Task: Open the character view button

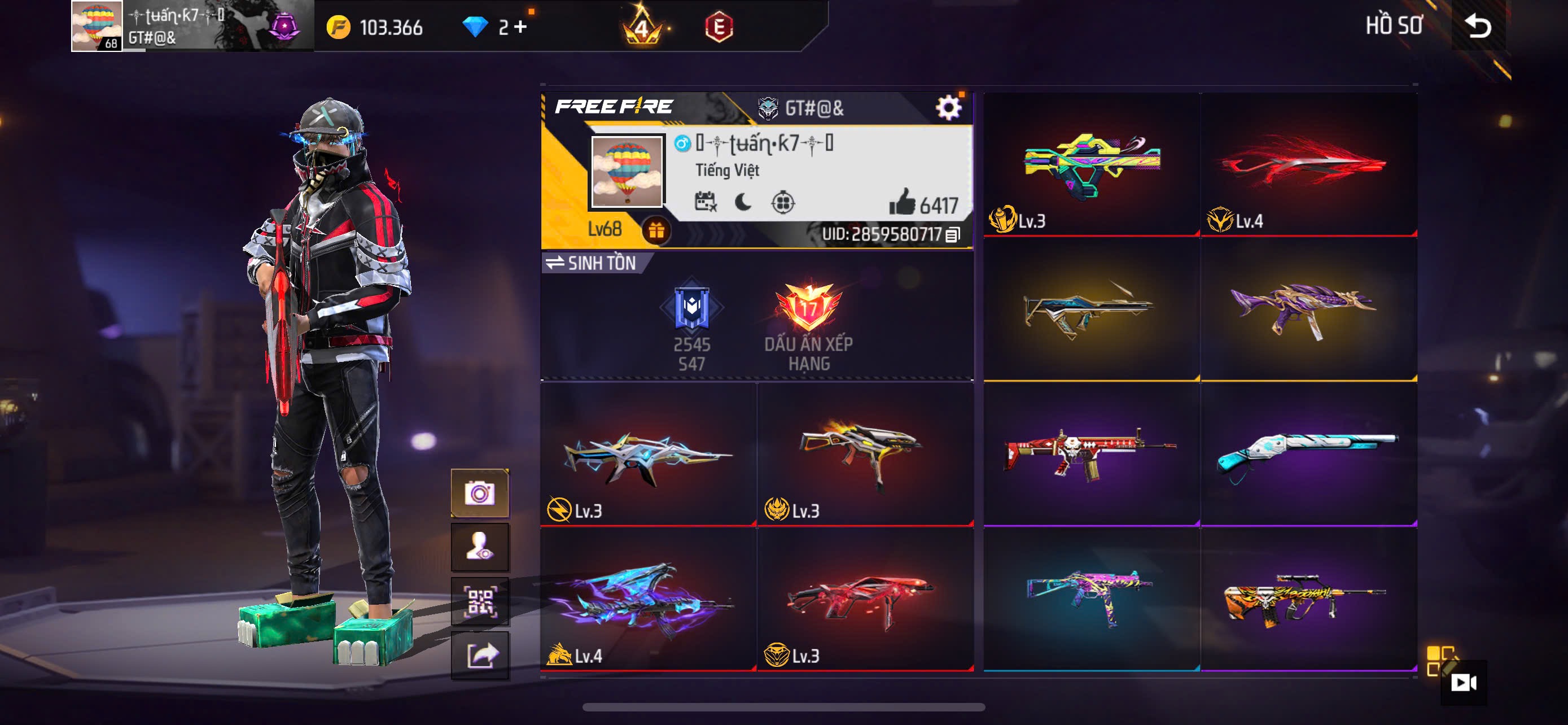Action: coord(480,547)
